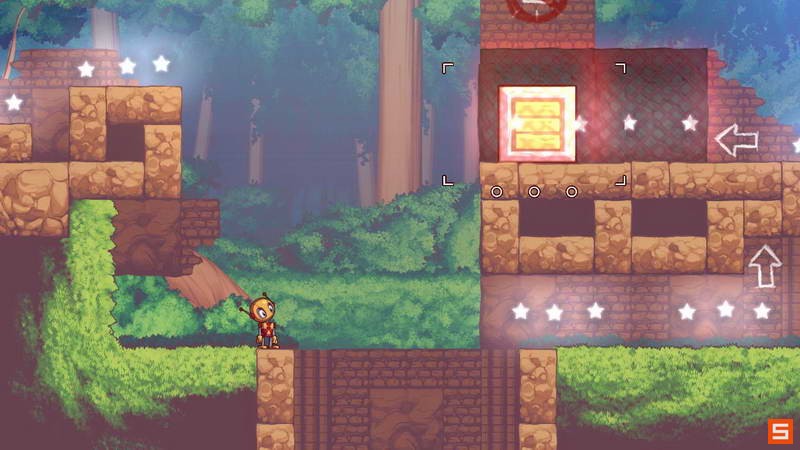Click the orange 5 logo badge
The image size is (800, 450).
(x=780, y=431)
